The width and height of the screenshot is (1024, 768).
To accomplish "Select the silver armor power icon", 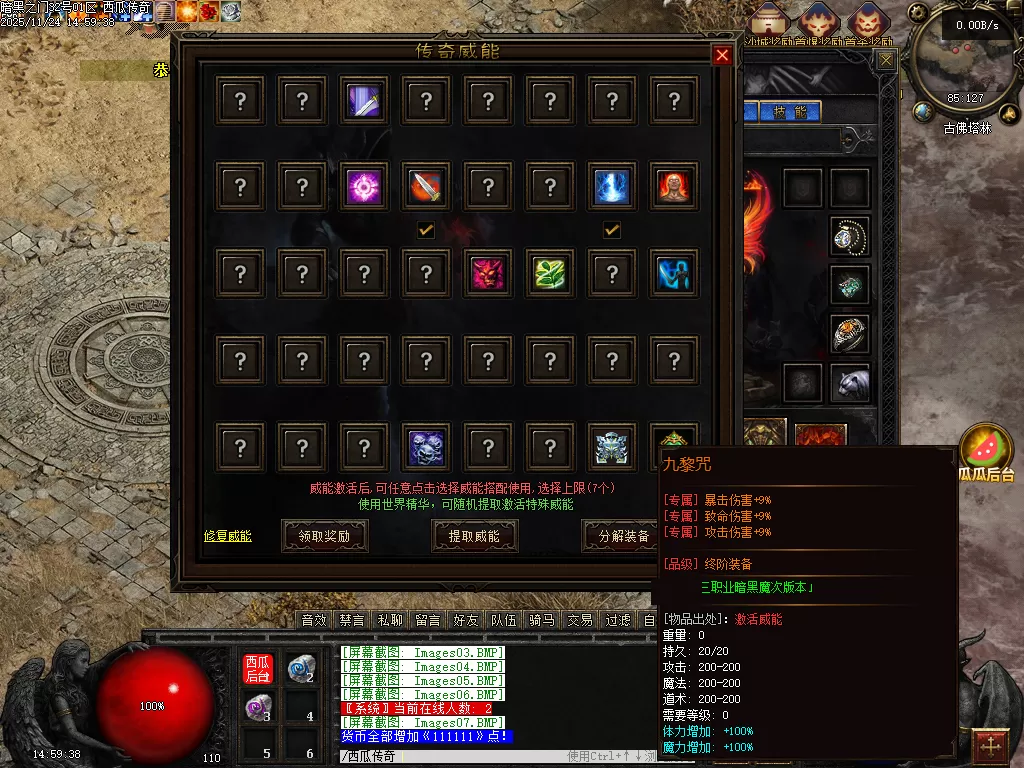I will click(x=612, y=446).
